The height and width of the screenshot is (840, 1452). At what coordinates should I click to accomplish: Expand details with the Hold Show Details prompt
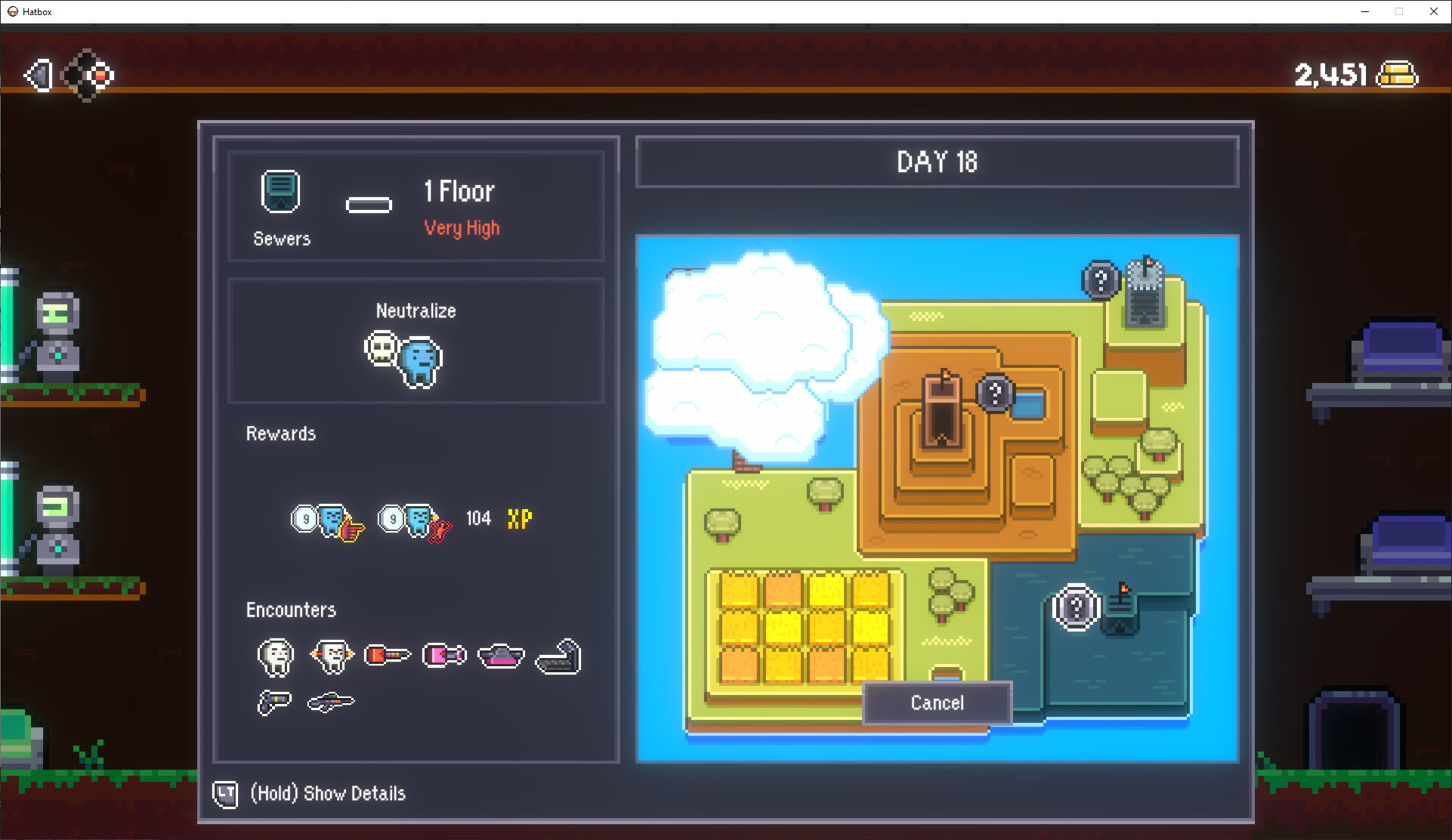(326, 793)
